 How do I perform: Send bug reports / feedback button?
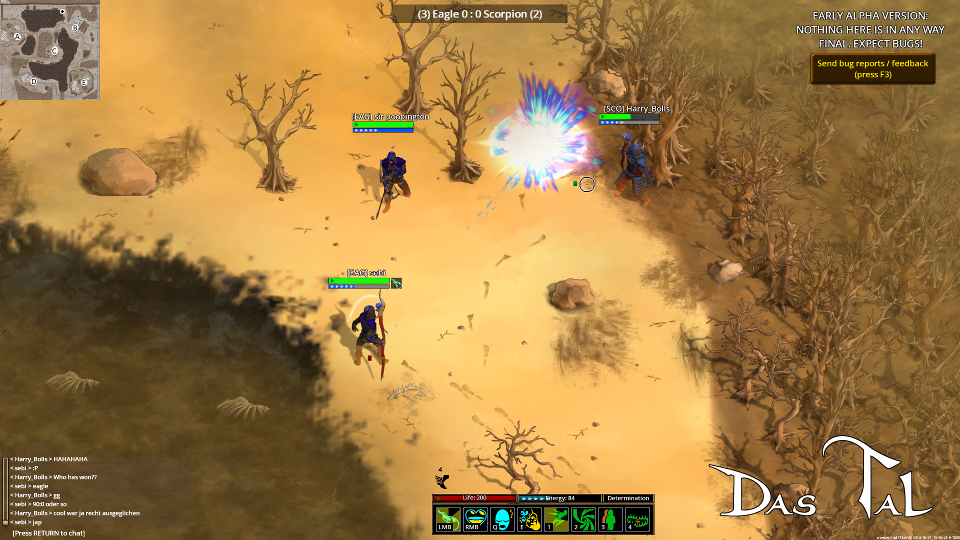coord(872,68)
